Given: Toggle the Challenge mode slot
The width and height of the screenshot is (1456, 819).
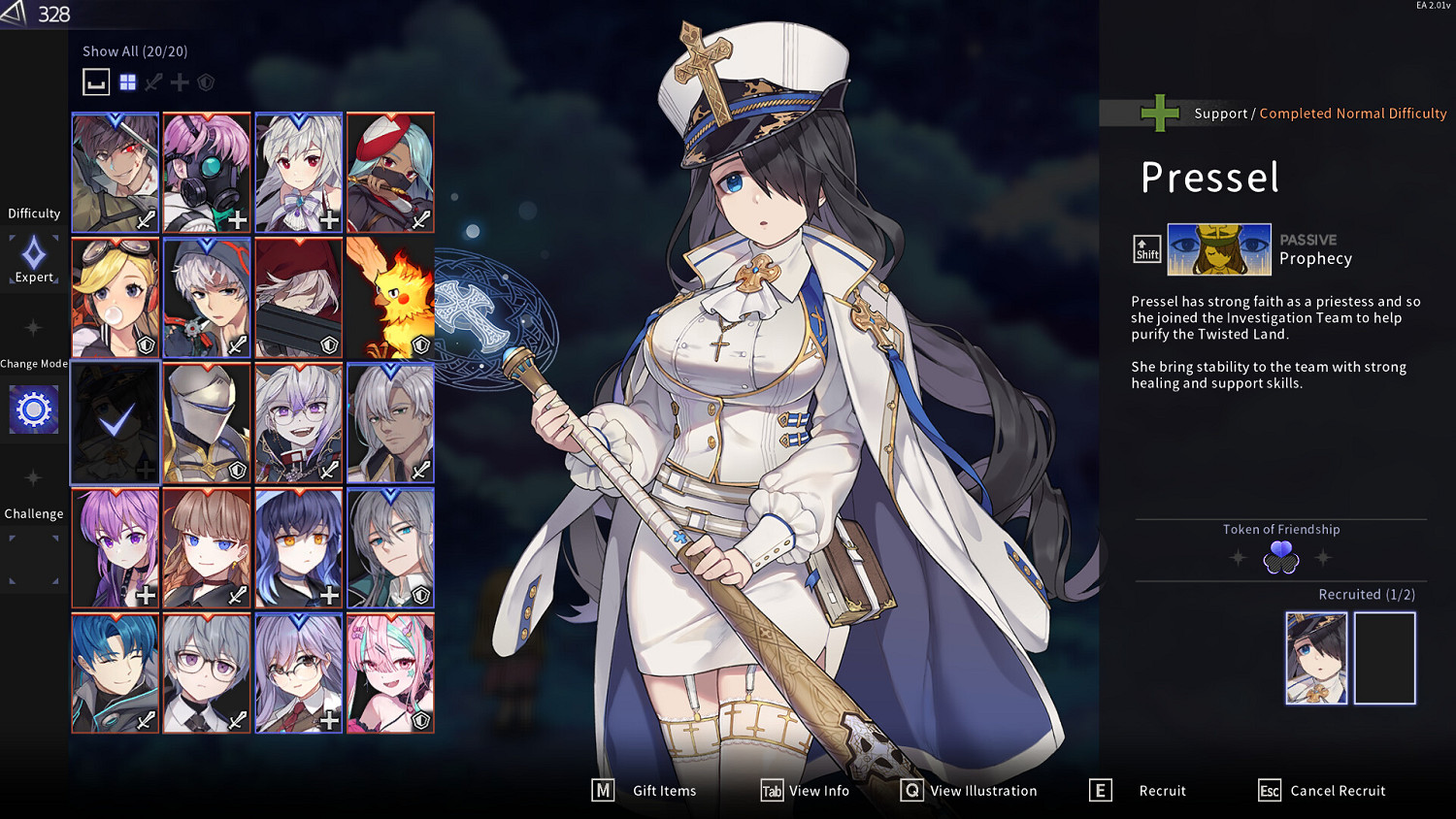Looking at the screenshot, I should [33, 561].
